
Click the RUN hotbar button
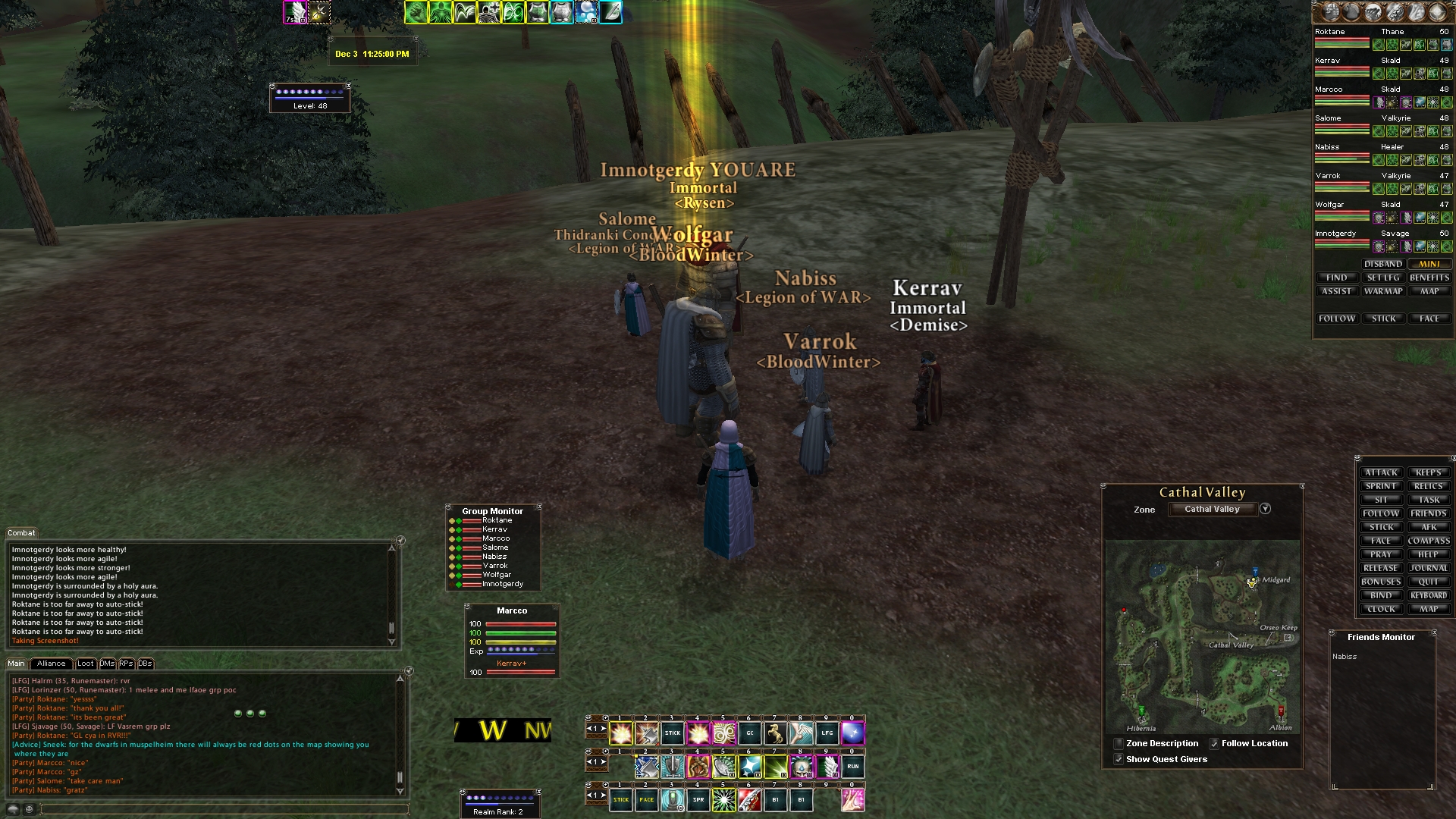853,767
